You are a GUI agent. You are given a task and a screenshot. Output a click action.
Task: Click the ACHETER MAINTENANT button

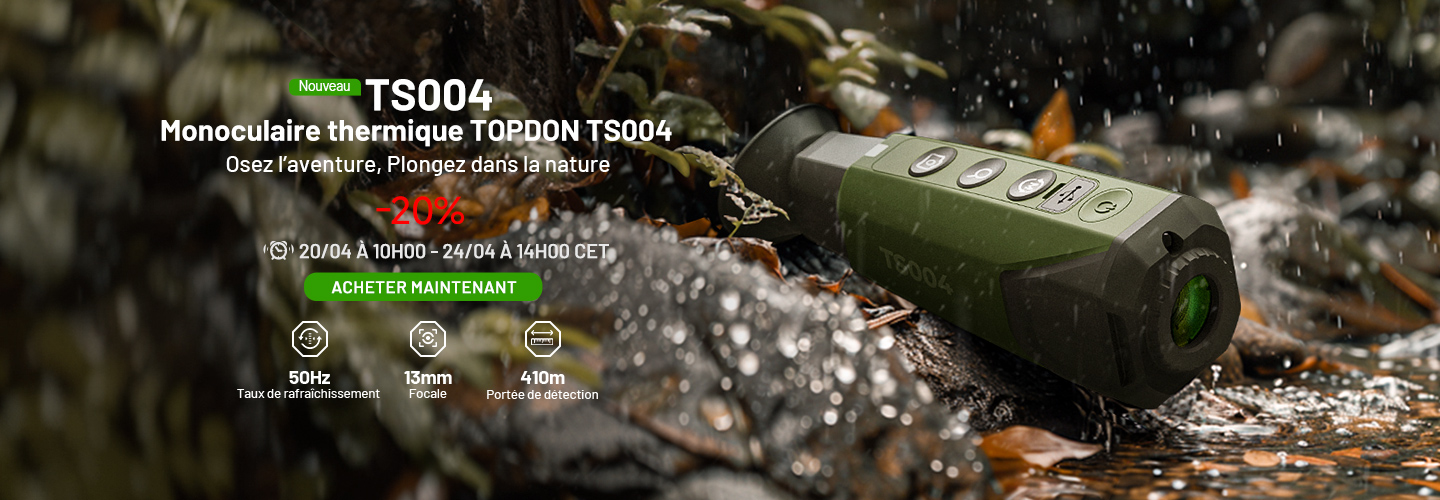[x=423, y=288]
